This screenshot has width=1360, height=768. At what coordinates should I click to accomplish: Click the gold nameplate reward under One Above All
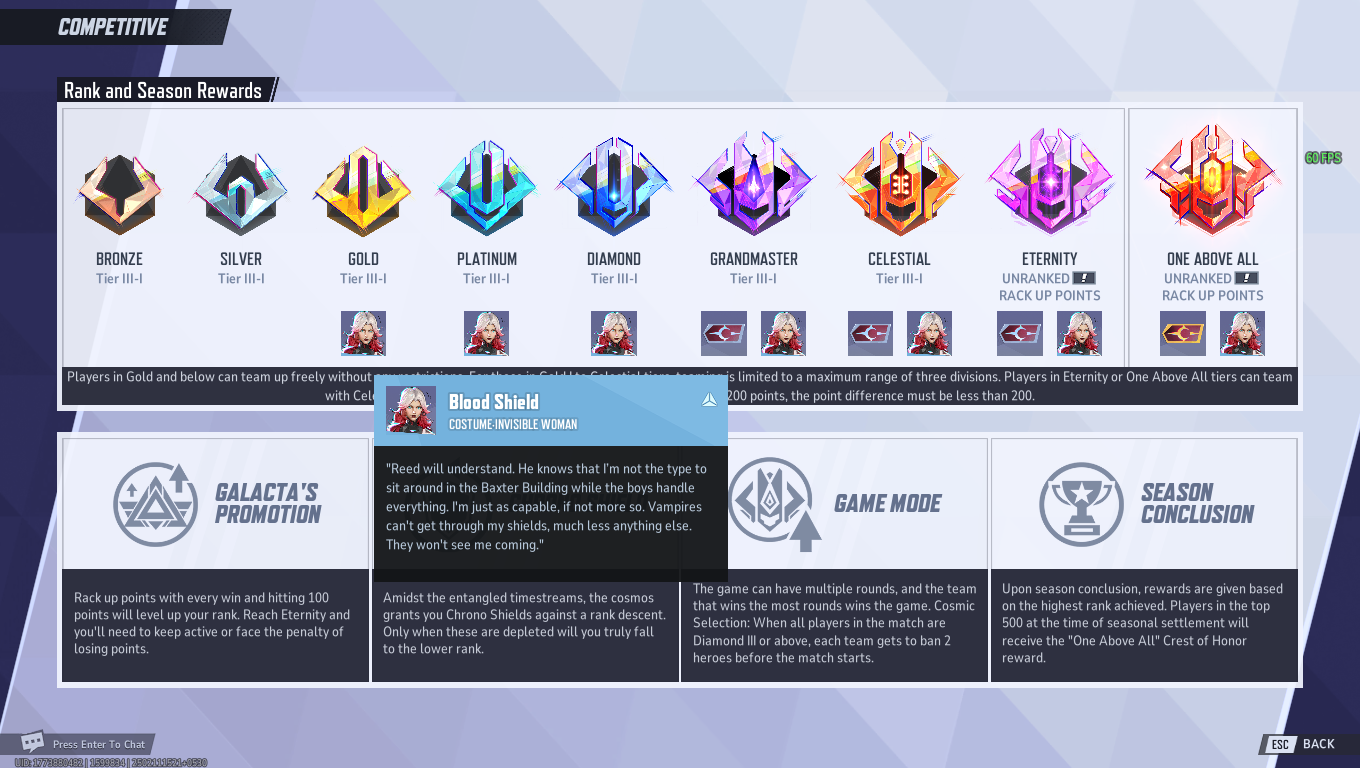pos(1182,332)
